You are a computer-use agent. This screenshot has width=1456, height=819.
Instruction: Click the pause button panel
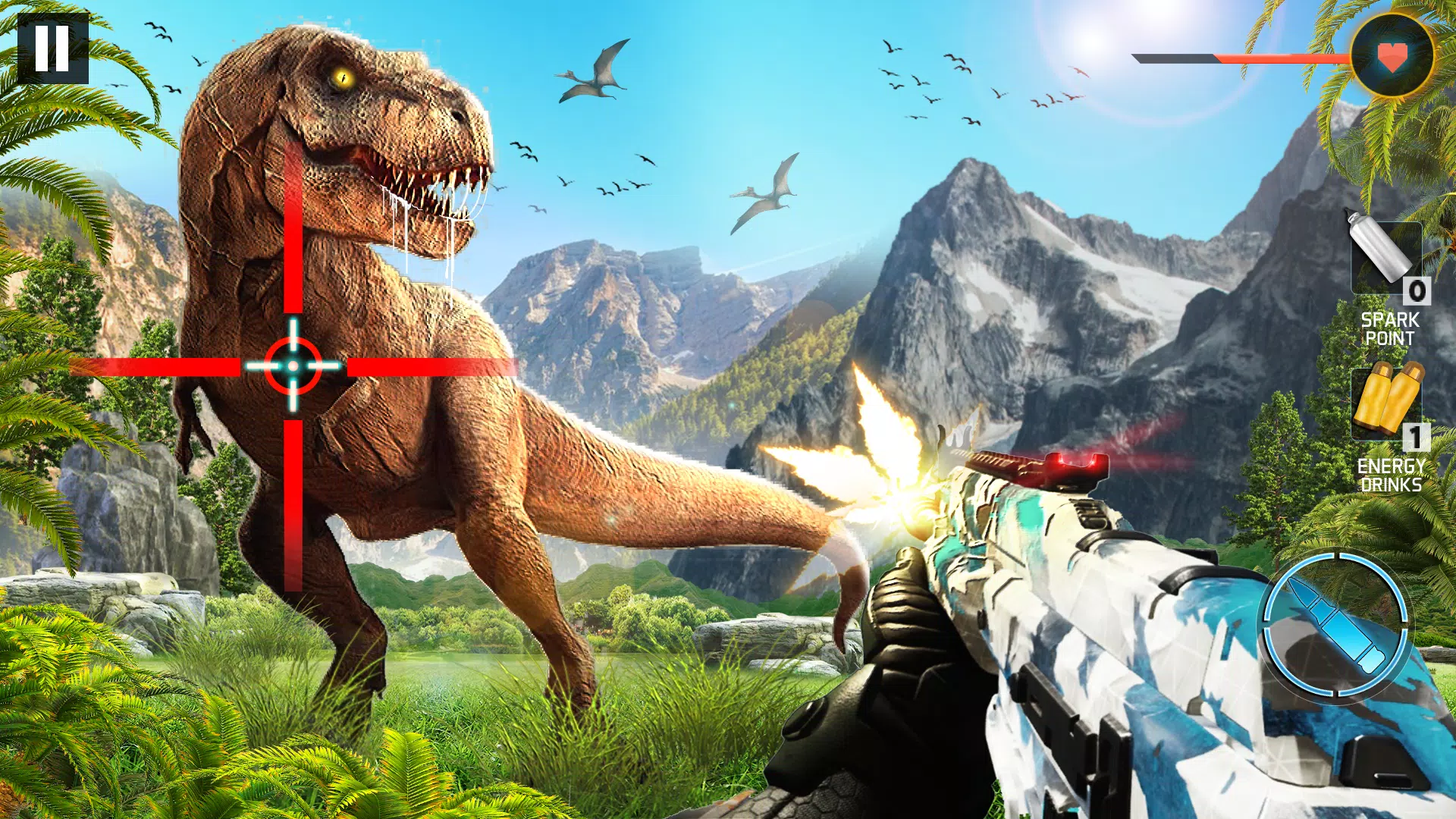(53, 47)
